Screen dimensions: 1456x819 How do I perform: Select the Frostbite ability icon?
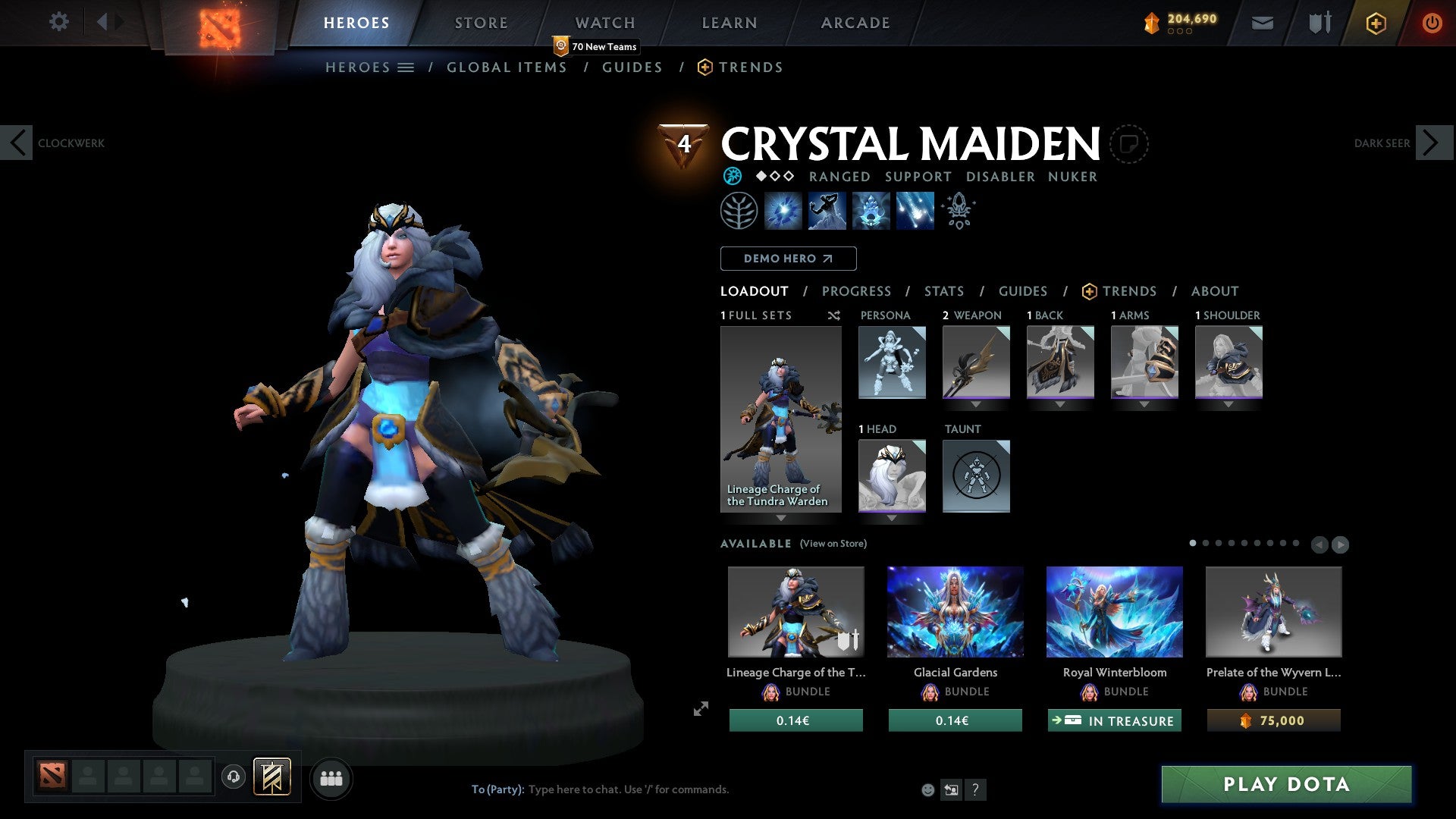pyautogui.click(x=829, y=210)
